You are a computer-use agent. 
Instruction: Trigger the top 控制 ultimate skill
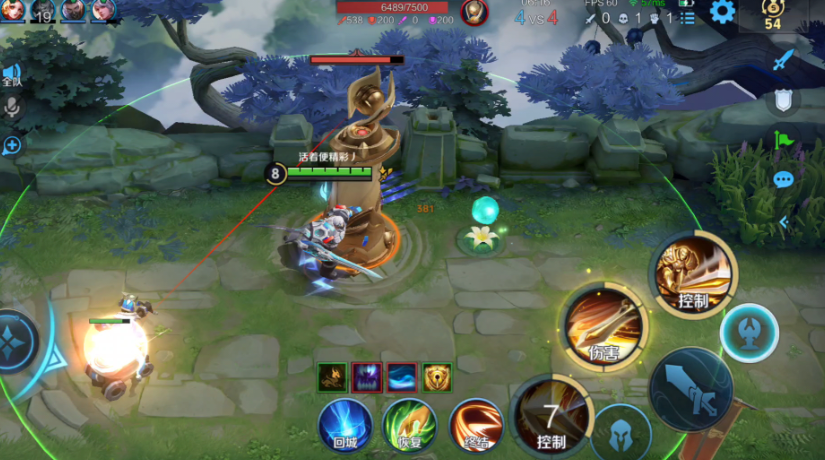[693, 275]
